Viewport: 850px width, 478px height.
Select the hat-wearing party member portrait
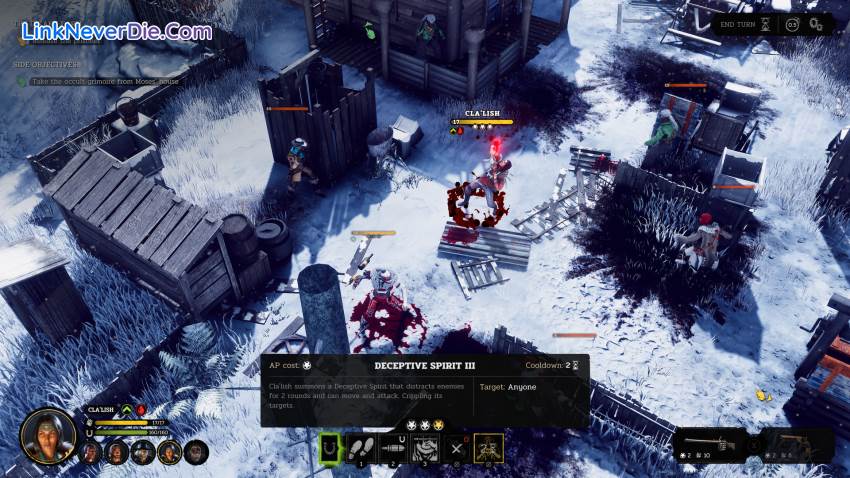pos(143,453)
